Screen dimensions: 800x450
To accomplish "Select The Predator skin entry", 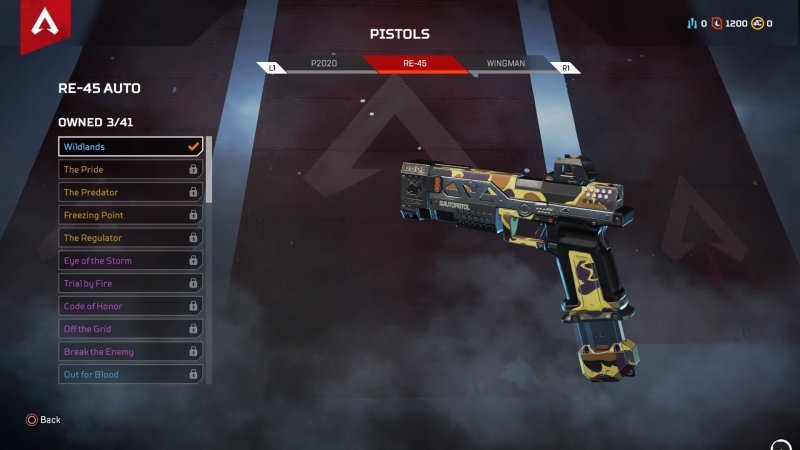I will [x=130, y=192].
